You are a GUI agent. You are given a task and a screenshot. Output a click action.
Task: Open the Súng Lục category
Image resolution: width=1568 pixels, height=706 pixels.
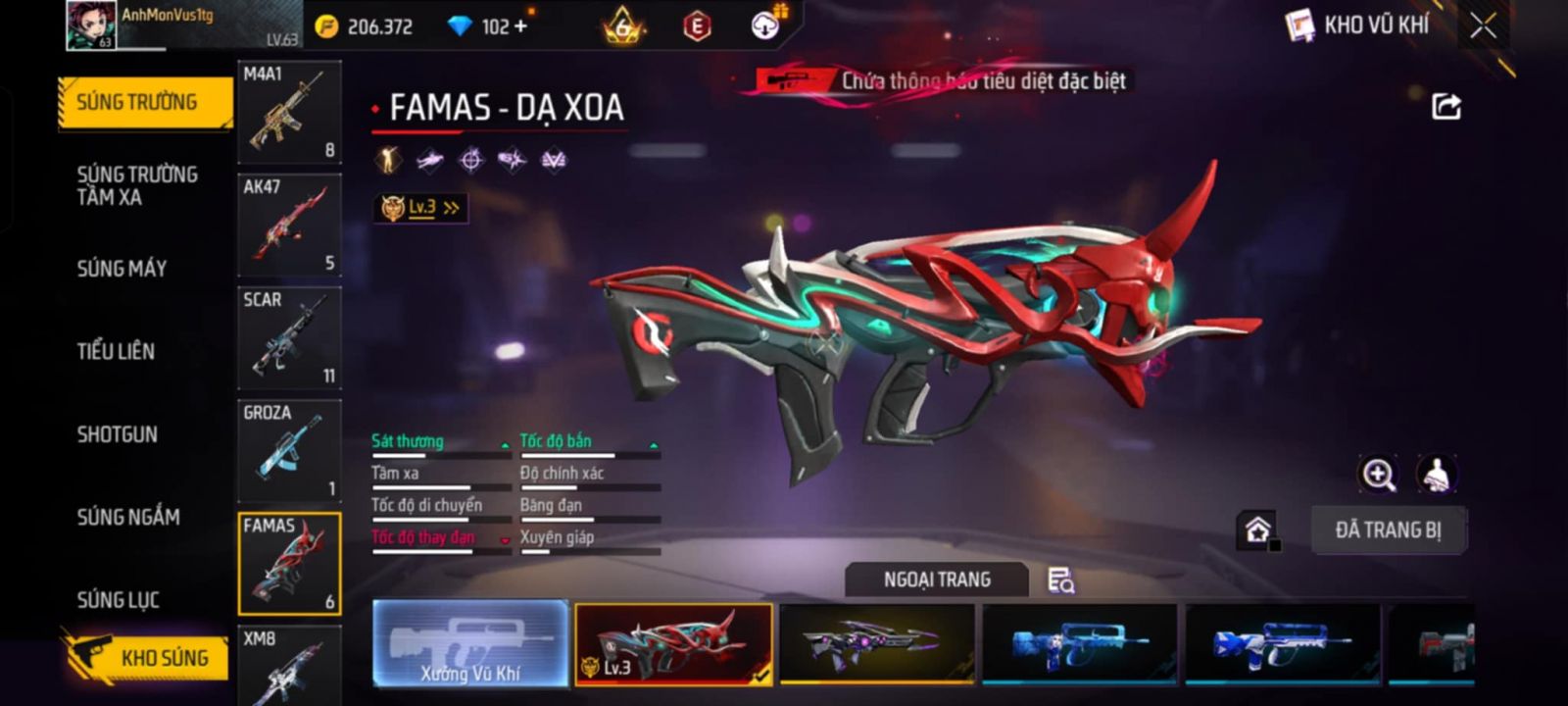click(x=118, y=599)
